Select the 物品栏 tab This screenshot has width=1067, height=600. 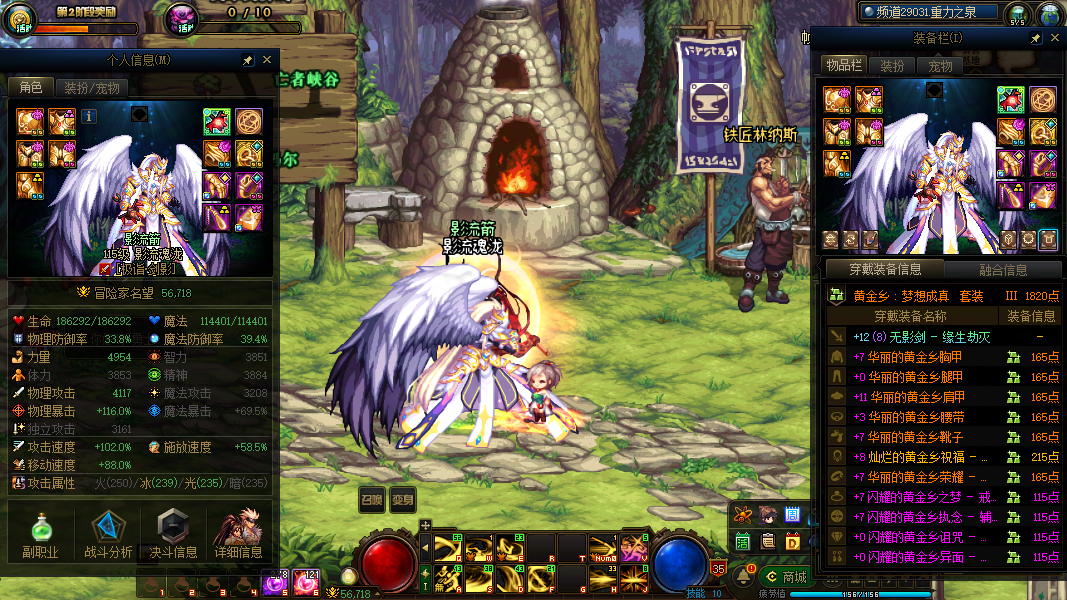(843, 65)
